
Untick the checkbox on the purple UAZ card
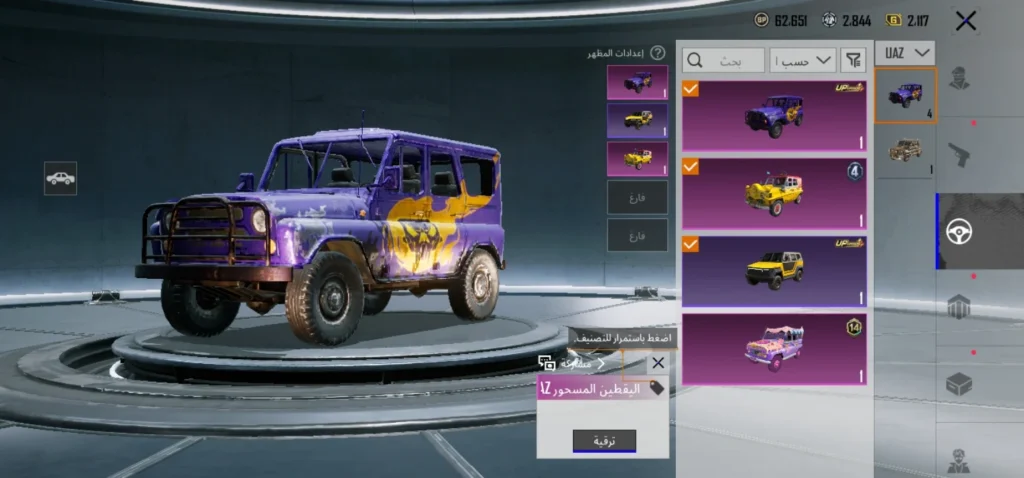tap(691, 89)
